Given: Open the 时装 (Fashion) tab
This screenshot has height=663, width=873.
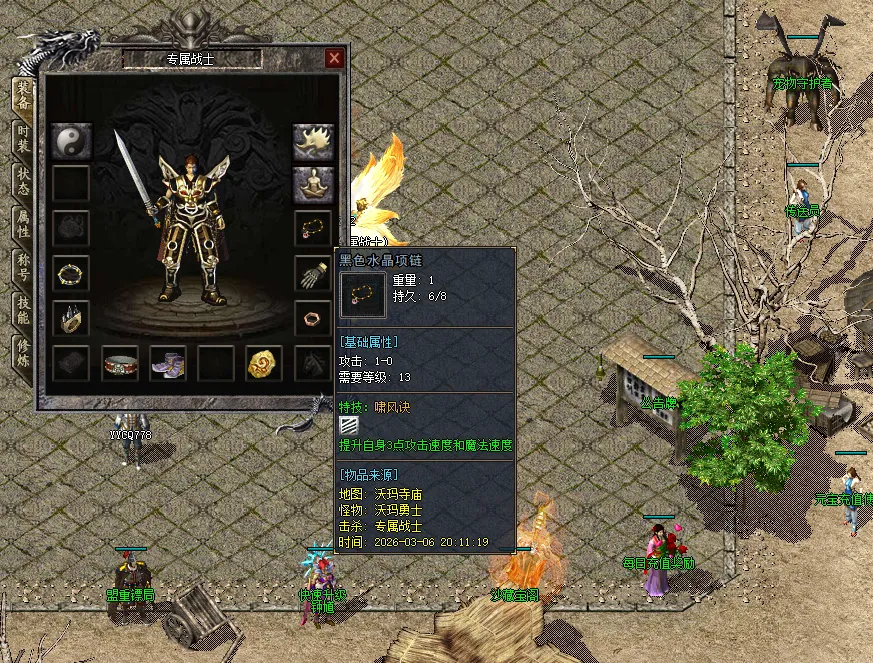Looking at the screenshot, I should (22, 139).
